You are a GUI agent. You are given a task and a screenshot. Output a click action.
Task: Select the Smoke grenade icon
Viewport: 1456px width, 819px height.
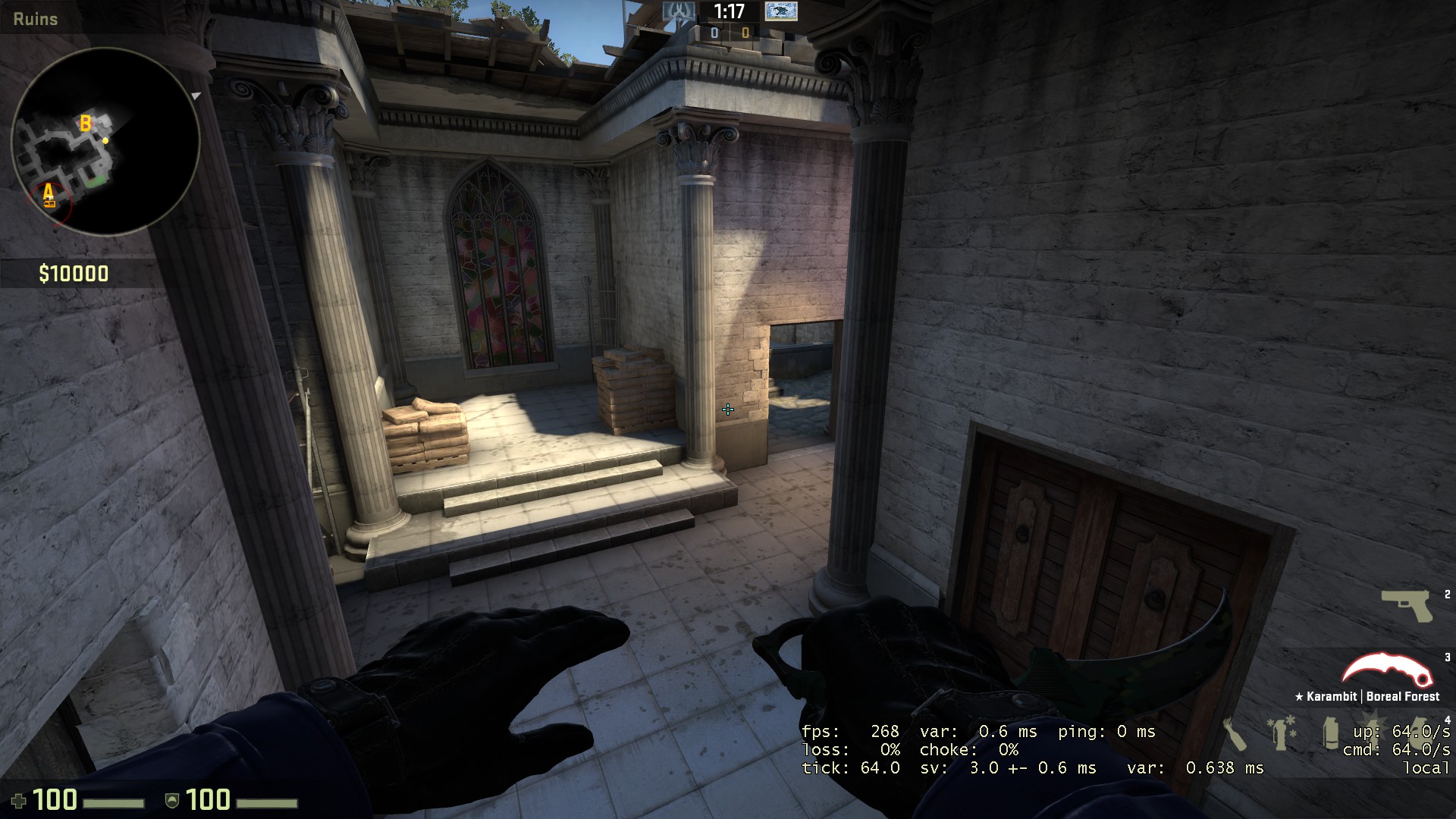(x=1331, y=733)
